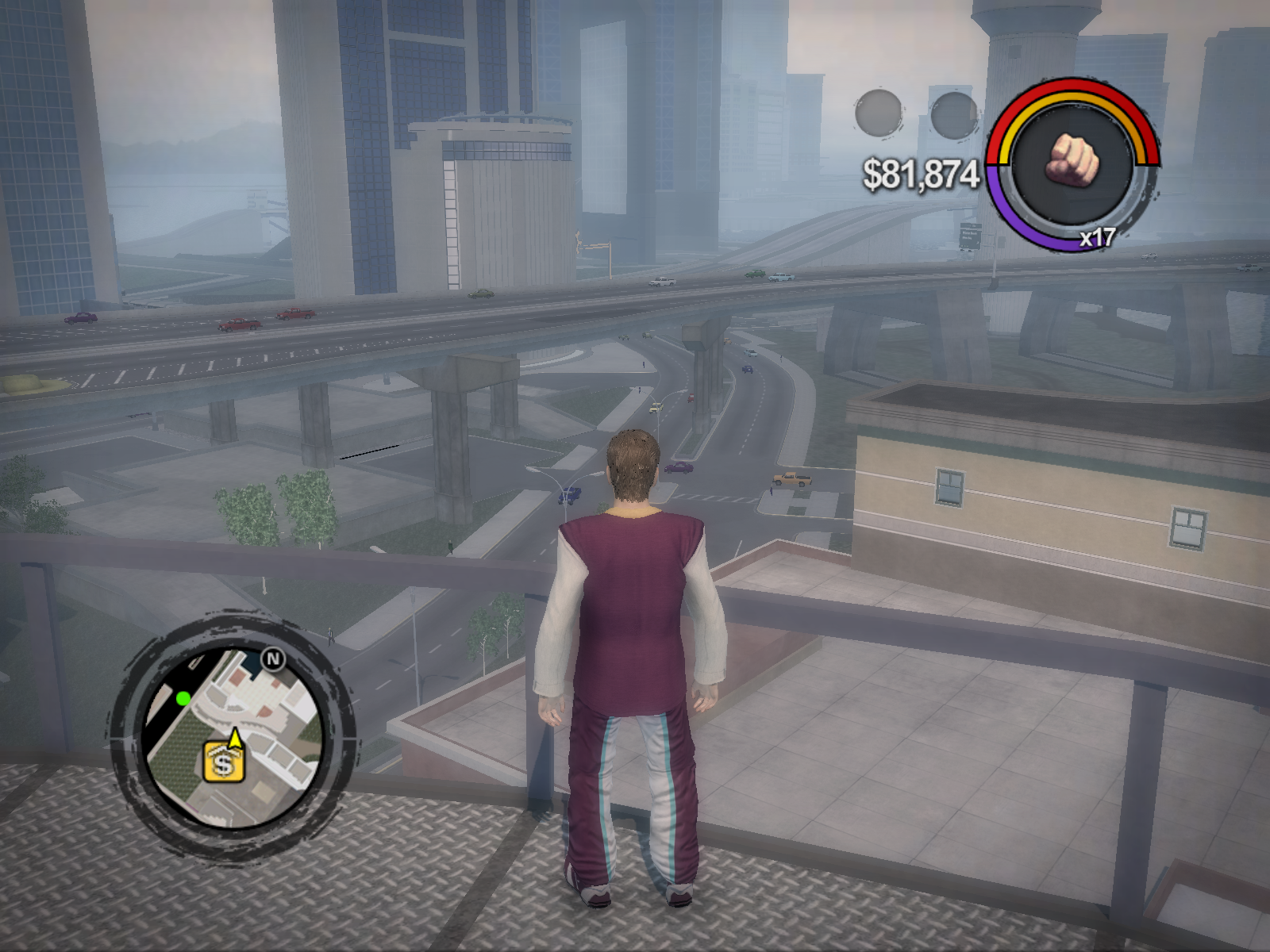Open the circular minimap
The width and height of the screenshot is (1270, 952).
click(233, 735)
